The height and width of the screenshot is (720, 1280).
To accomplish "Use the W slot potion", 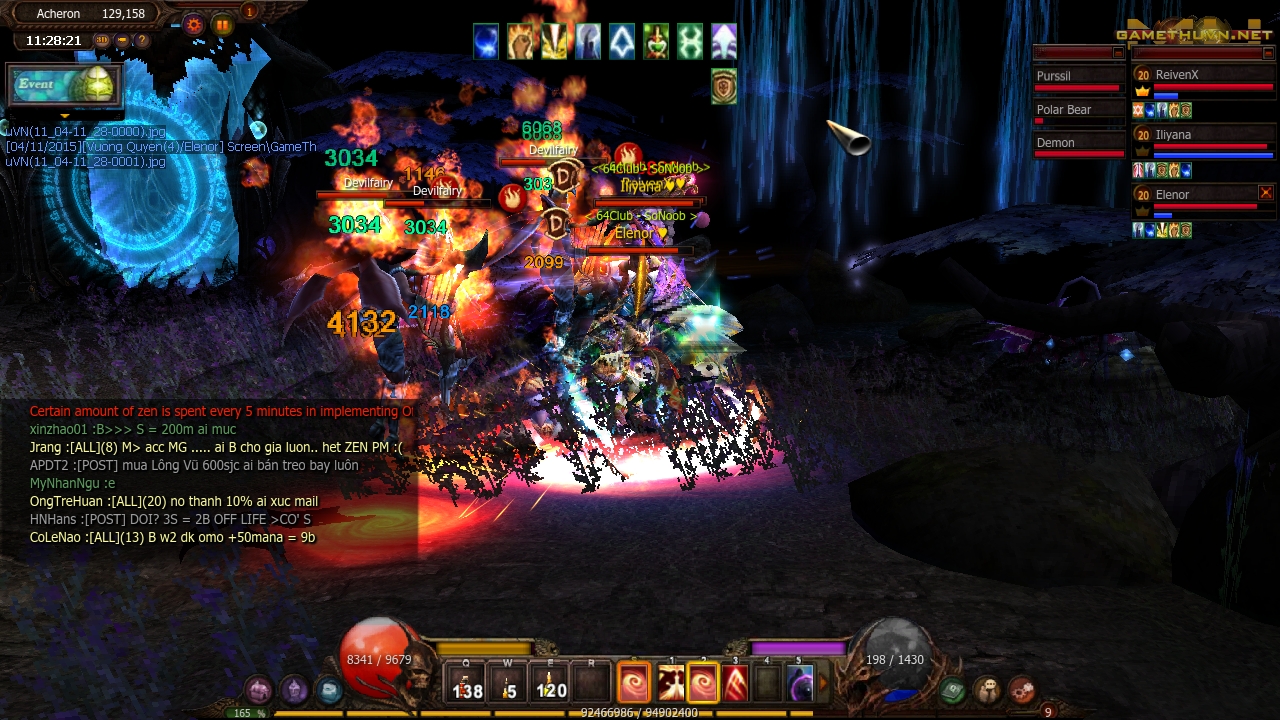I will pyautogui.click(x=509, y=684).
